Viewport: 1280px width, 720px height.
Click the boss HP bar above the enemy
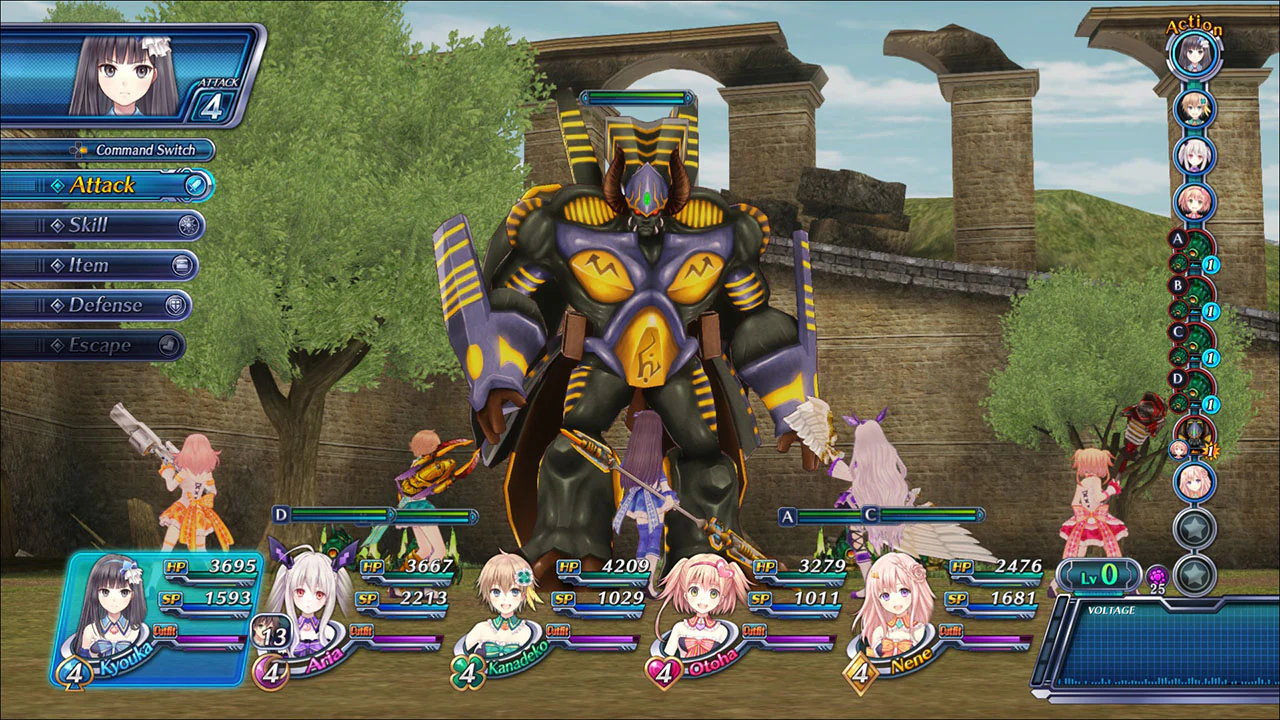click(637, 98)
